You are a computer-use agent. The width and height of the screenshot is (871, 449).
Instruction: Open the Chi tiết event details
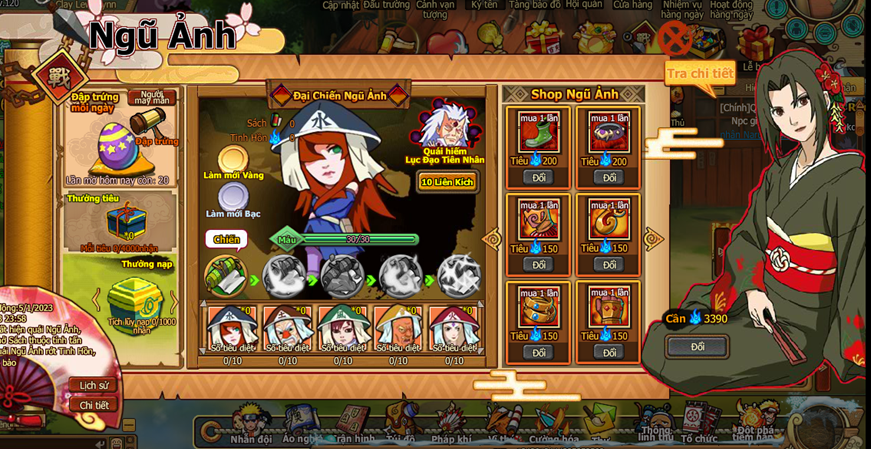(x=94, y=405)
